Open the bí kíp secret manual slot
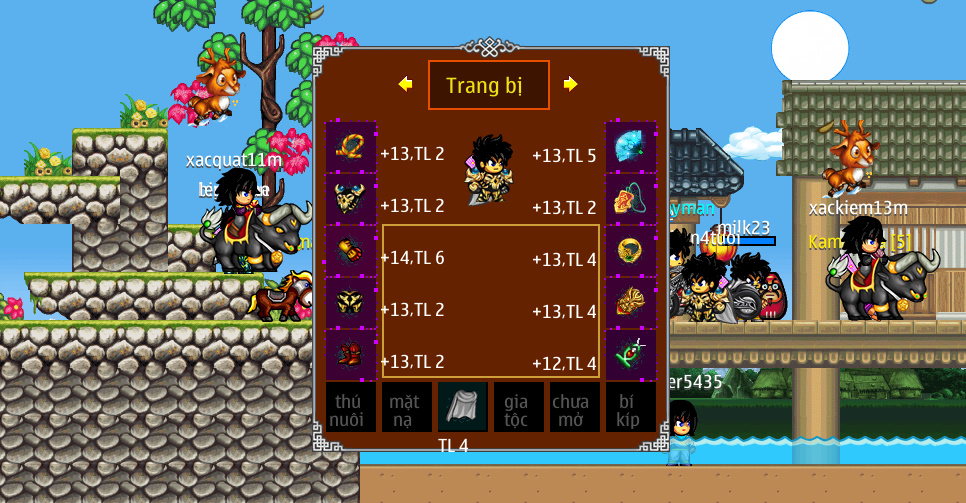This screenshot has width=966, height=503. click(631, 408)
